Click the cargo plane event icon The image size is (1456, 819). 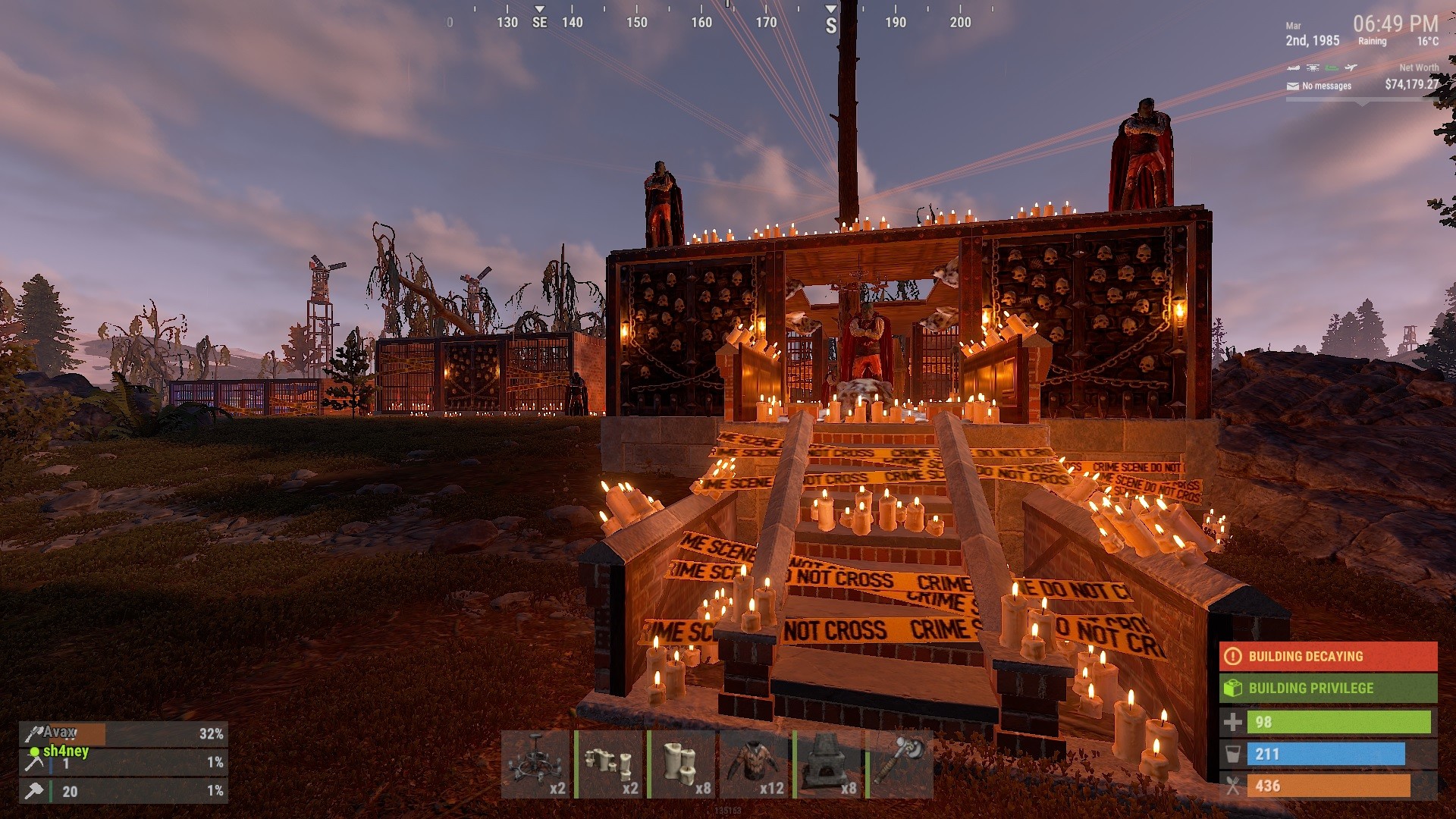[1351, 68]
